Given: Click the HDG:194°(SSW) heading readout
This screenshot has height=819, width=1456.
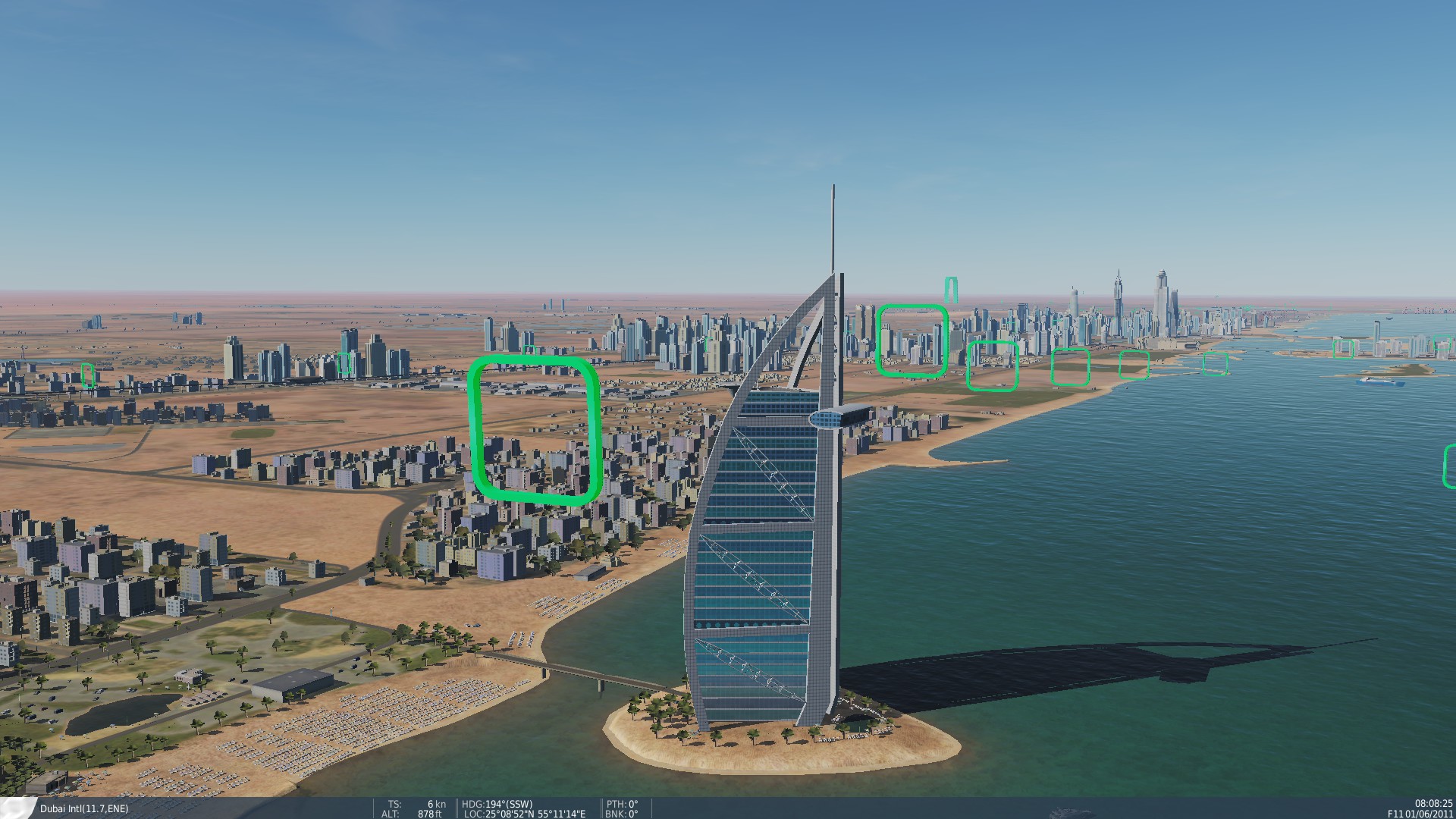Looking at the screenshot, I should pos(497,804).
